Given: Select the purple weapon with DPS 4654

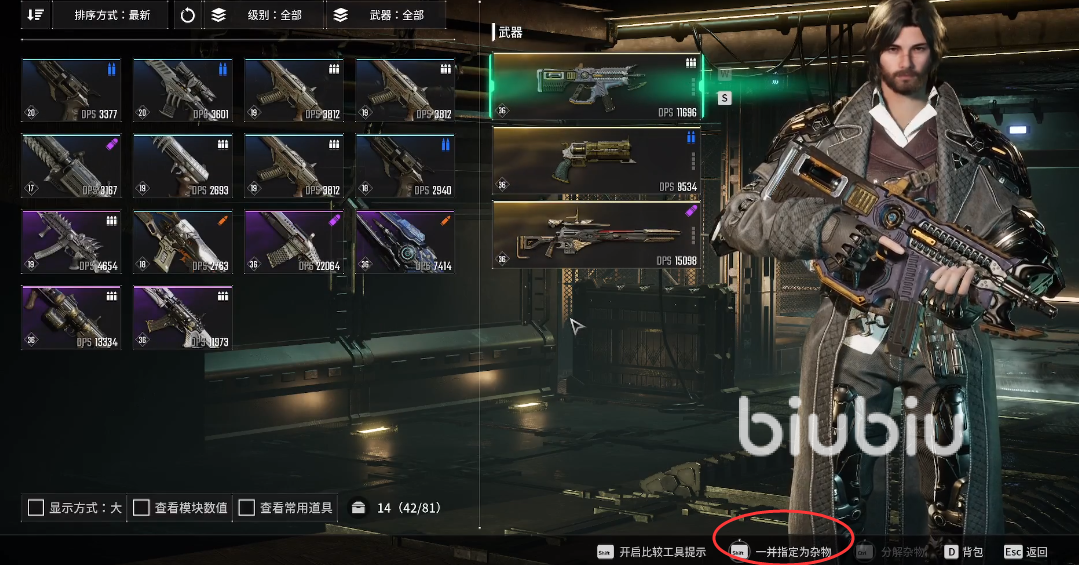Looking at the screenshot, I should pos(71,242).
